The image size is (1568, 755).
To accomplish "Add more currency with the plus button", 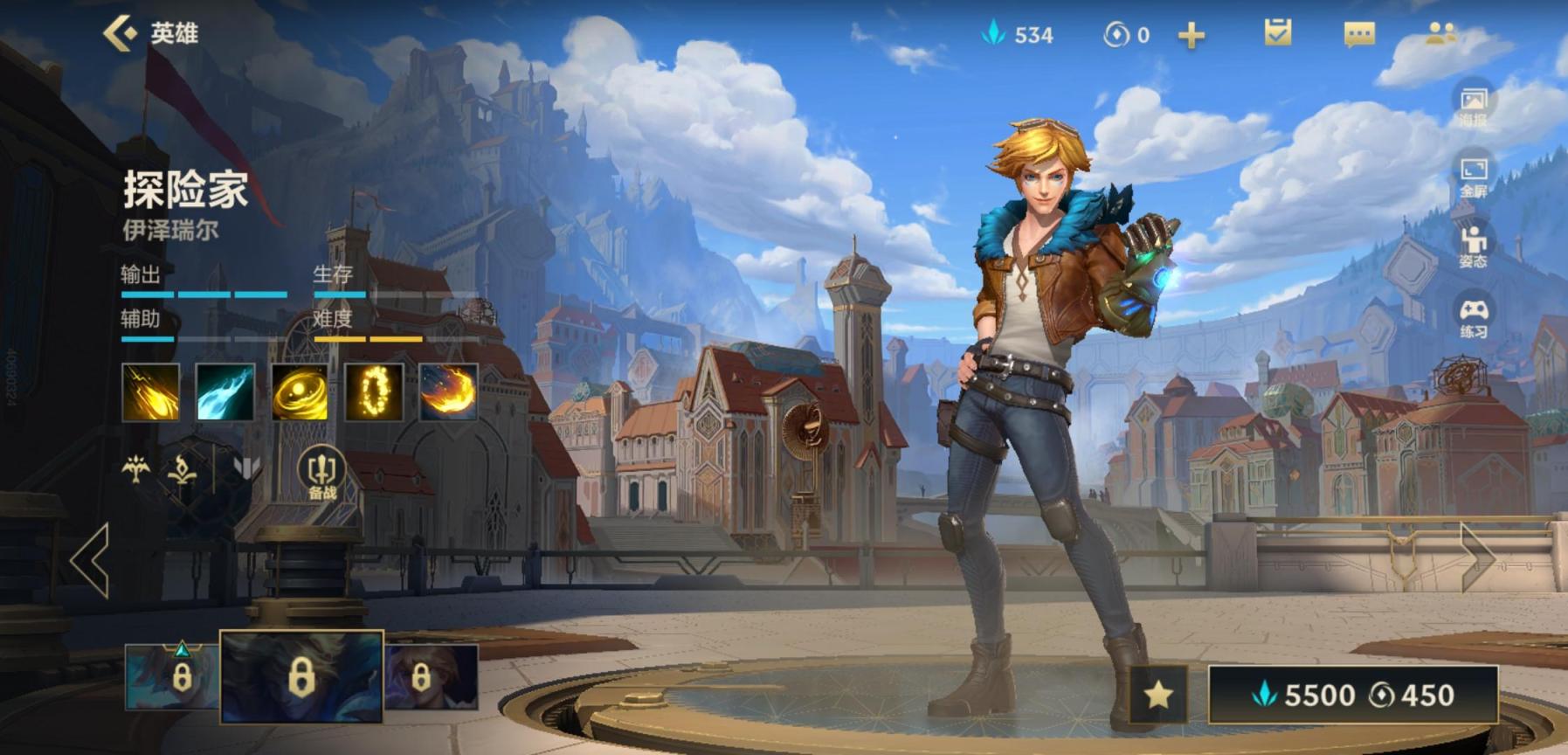I will (x=1192, y=35).
